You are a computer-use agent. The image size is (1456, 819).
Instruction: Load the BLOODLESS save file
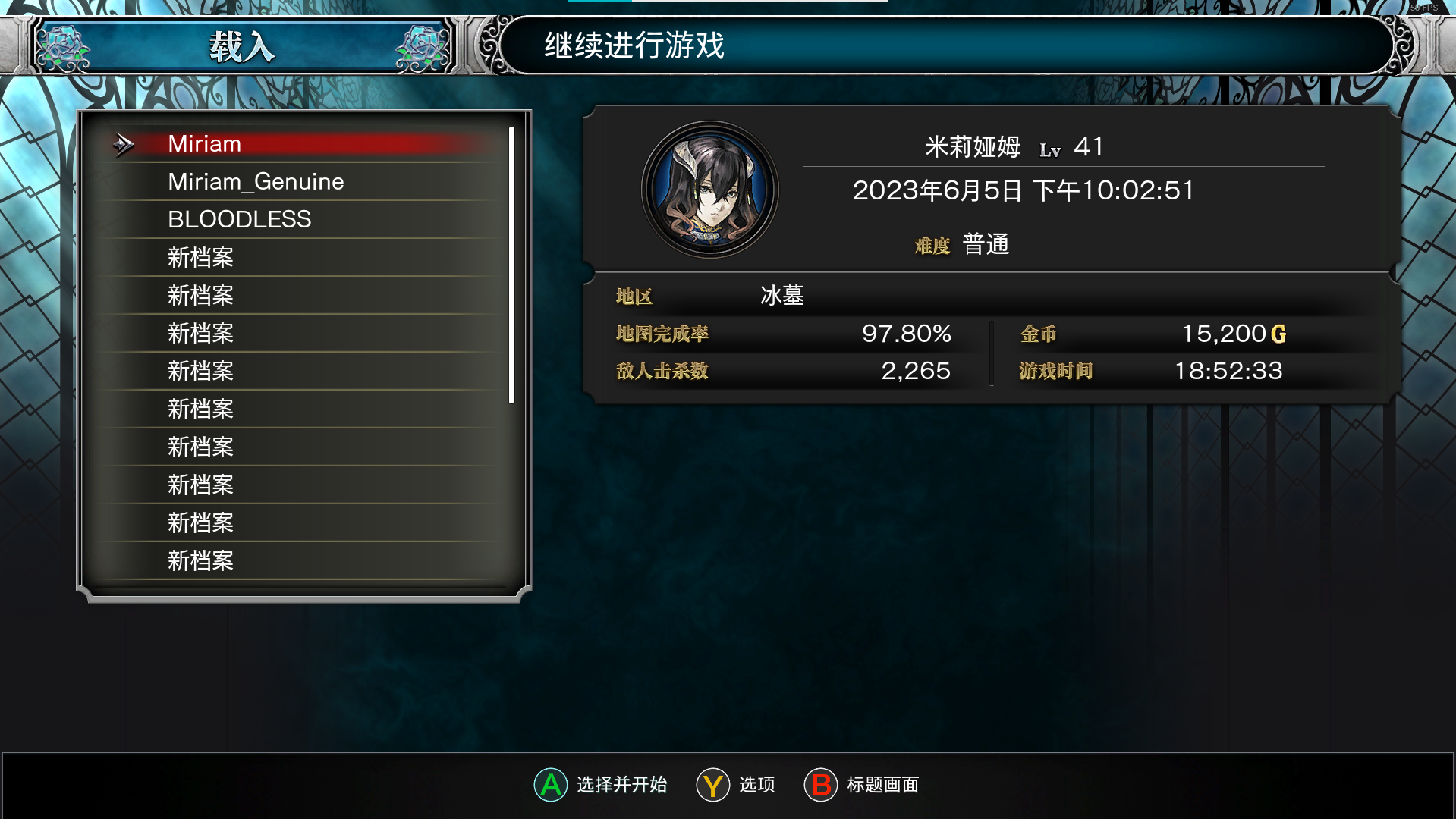pyautogui.click(x=303, y=220)
